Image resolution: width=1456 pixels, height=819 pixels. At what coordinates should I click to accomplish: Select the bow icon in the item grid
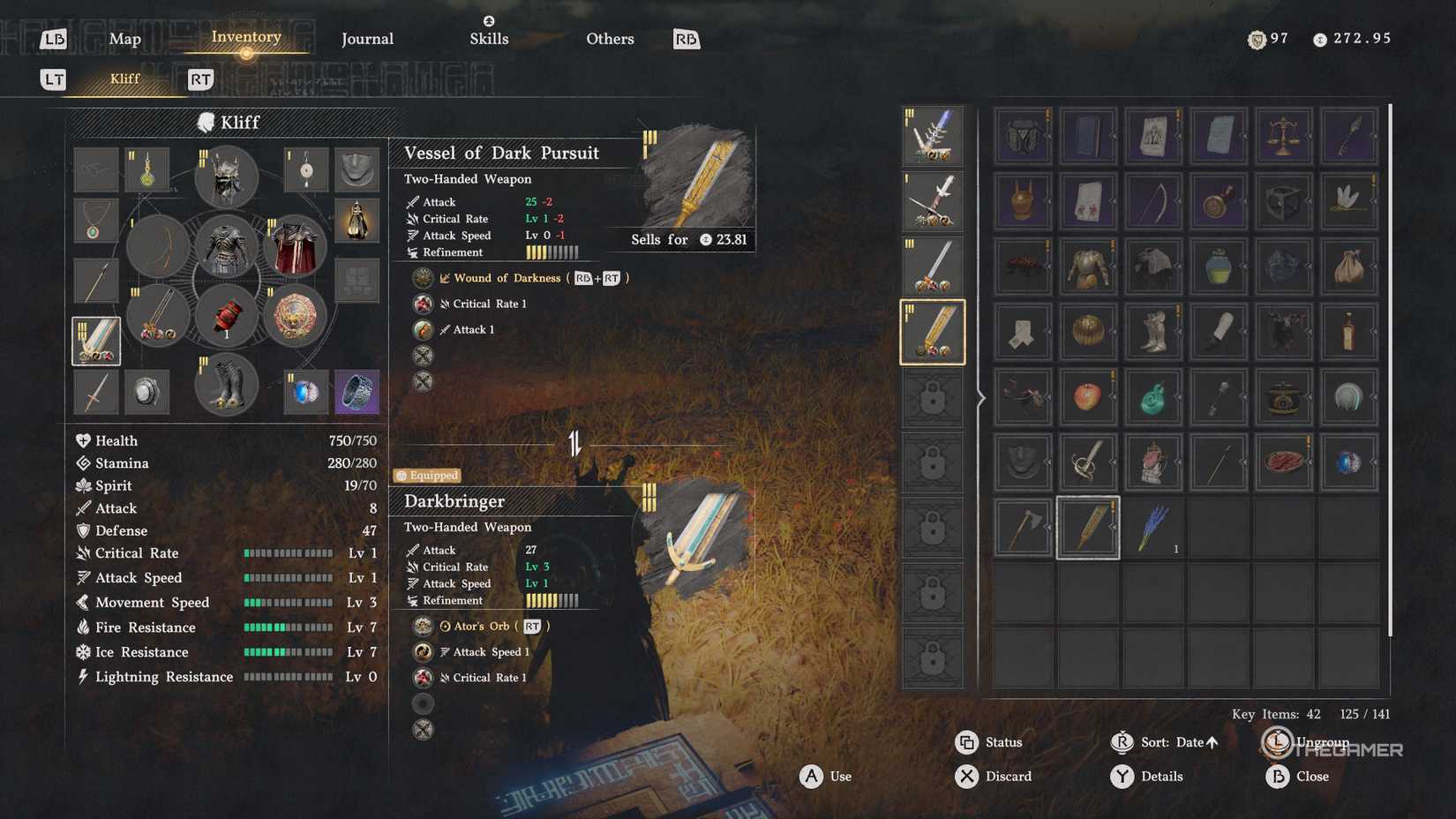[1153, 201]
